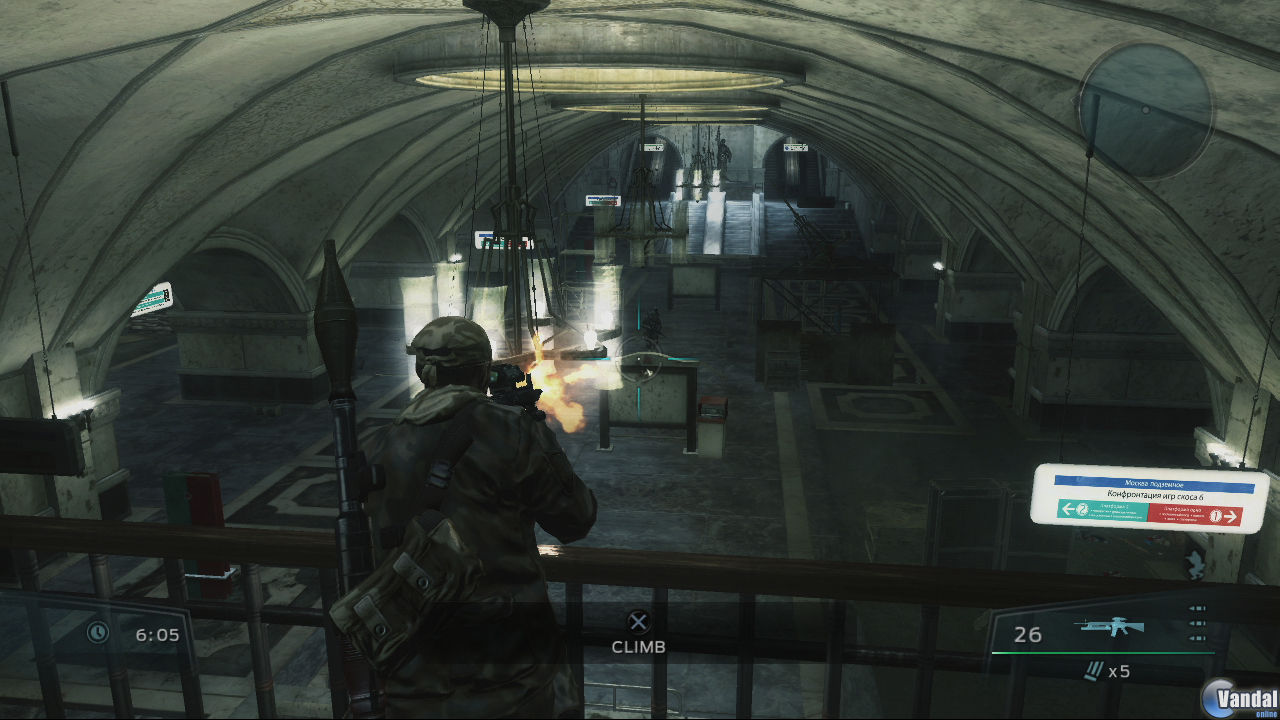
Task: Click the topmost spare magazine icon
Action: [1196, 608]
